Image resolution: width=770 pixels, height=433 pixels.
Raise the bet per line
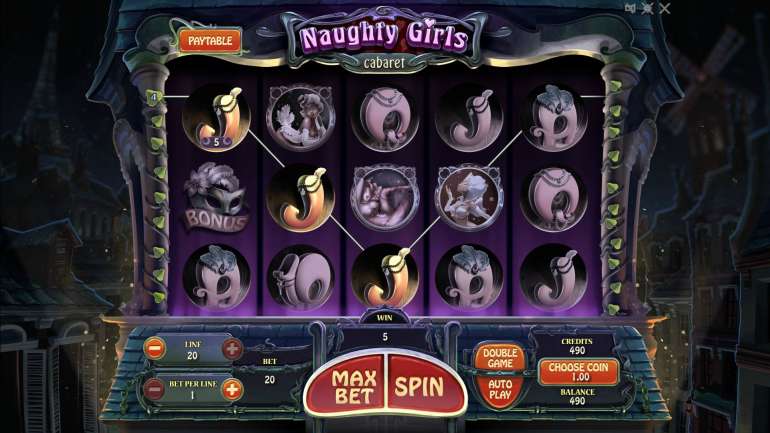pyautogui.click(x=232, y=389)
